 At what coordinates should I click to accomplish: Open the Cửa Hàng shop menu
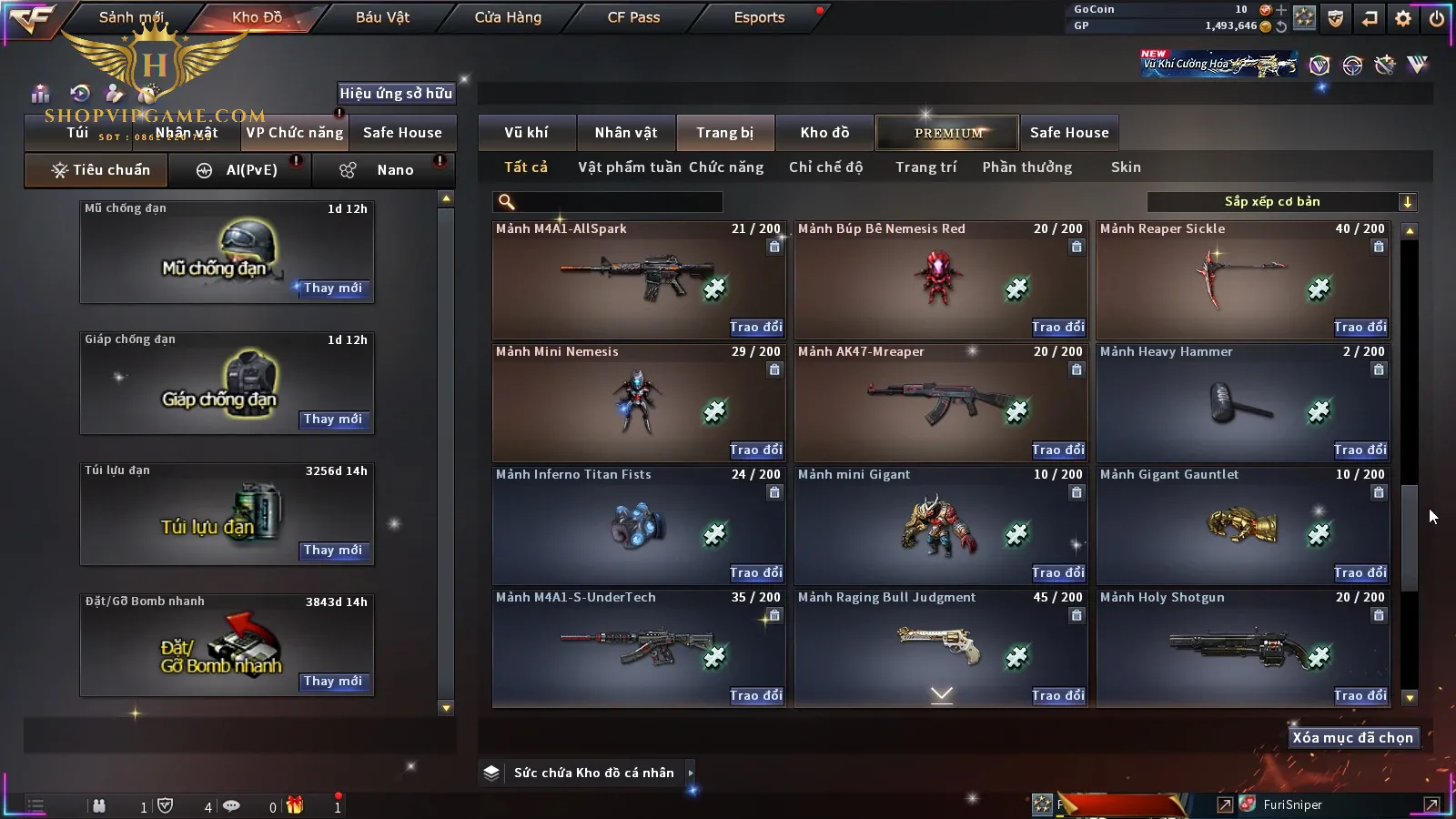click(x=508, y=17)
